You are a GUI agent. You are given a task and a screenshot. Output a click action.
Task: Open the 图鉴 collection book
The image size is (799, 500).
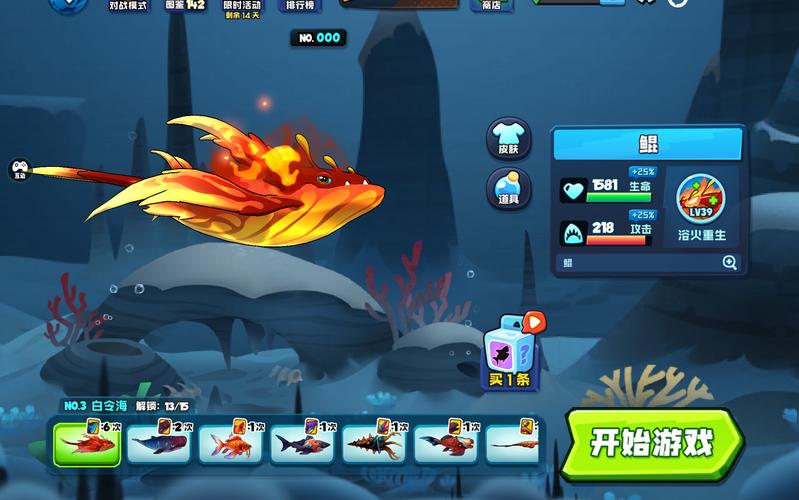pos(185,5)
